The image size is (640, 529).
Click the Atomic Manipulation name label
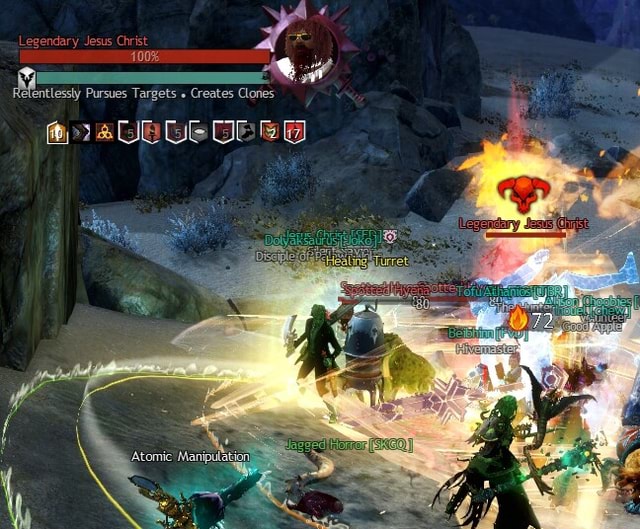tap(190, 456)
